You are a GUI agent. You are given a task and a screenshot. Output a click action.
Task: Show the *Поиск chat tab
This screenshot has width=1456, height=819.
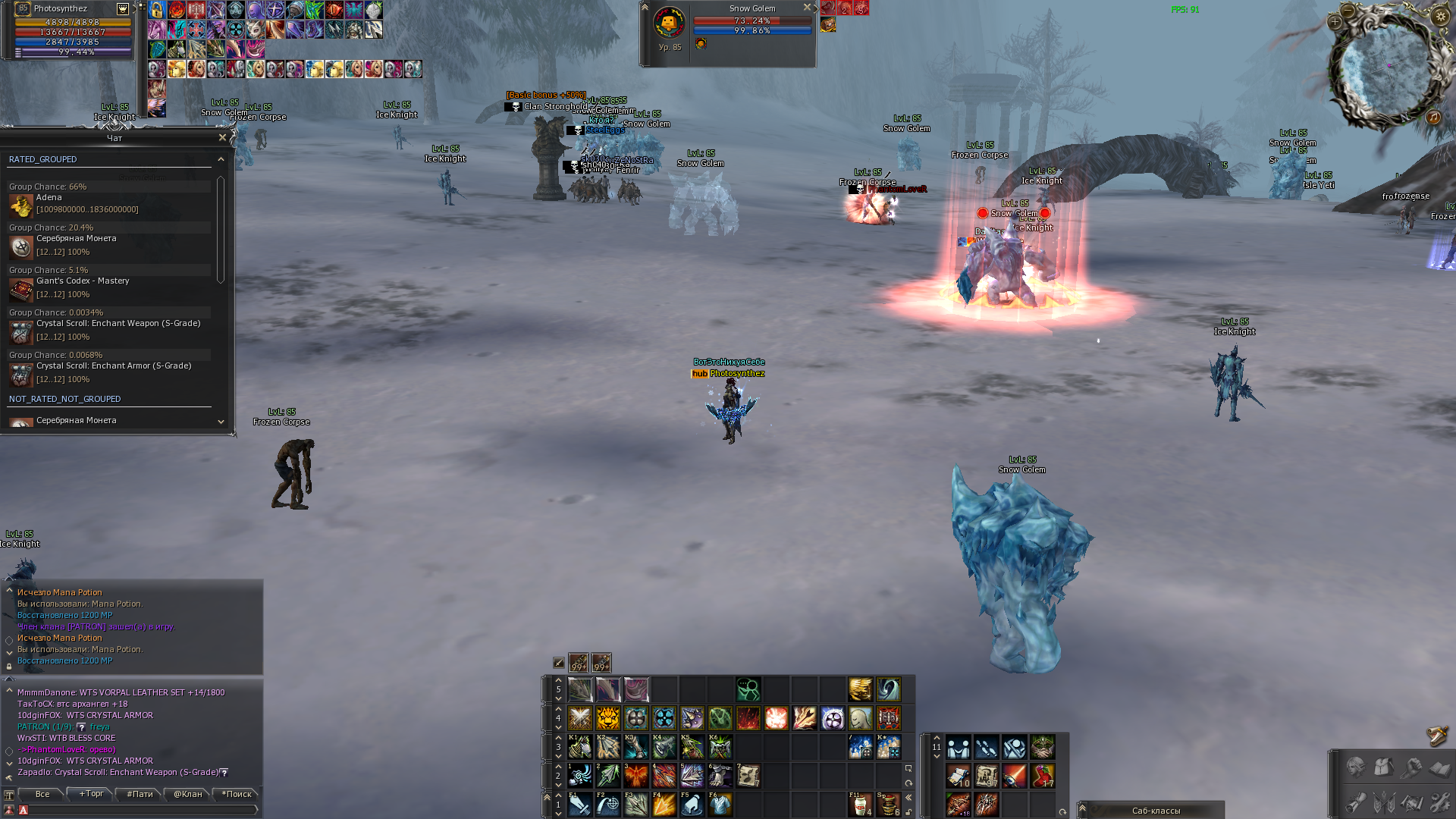click(237, 794)
